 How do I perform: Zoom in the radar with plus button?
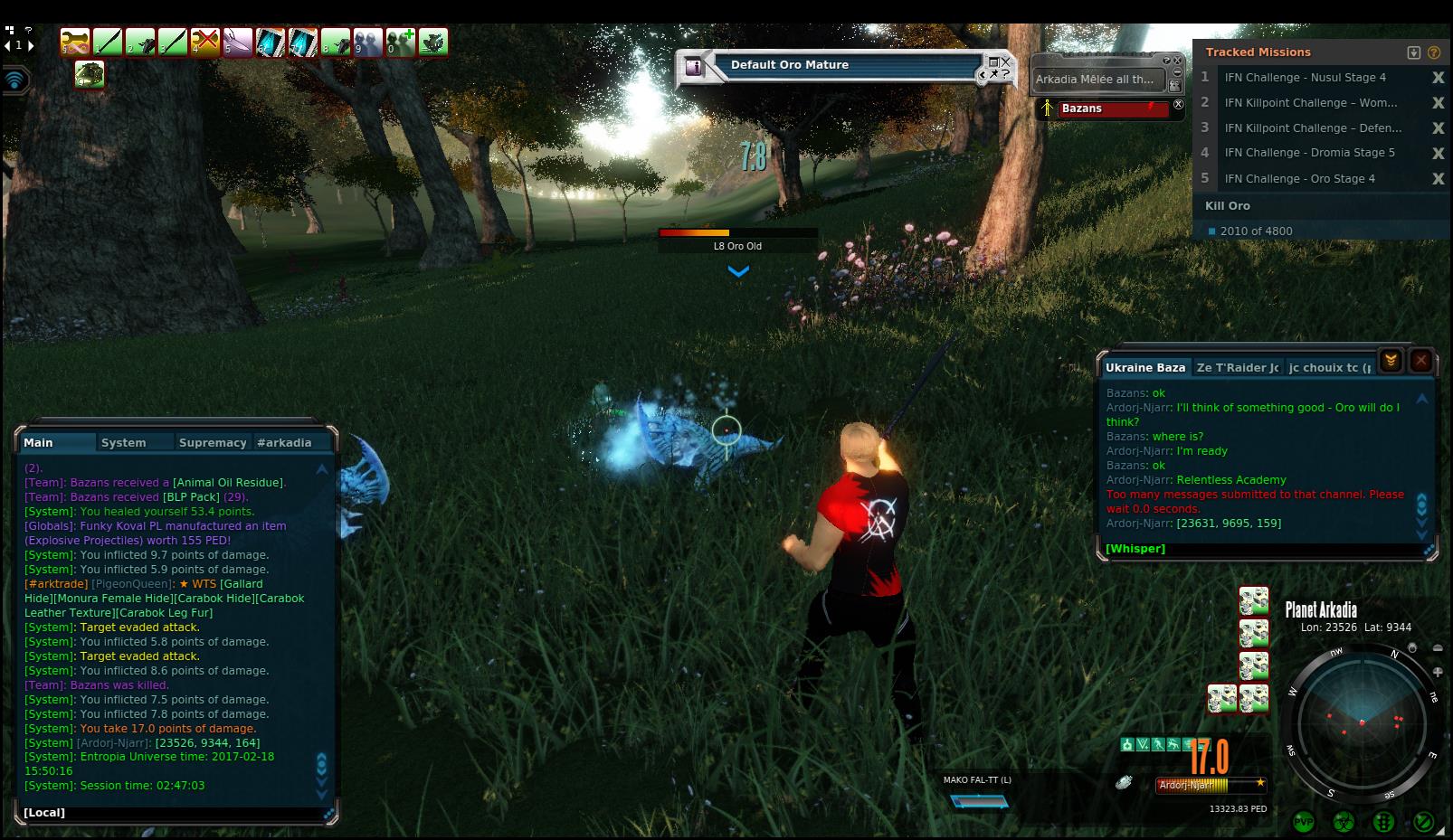click(x=1438, y=672)
